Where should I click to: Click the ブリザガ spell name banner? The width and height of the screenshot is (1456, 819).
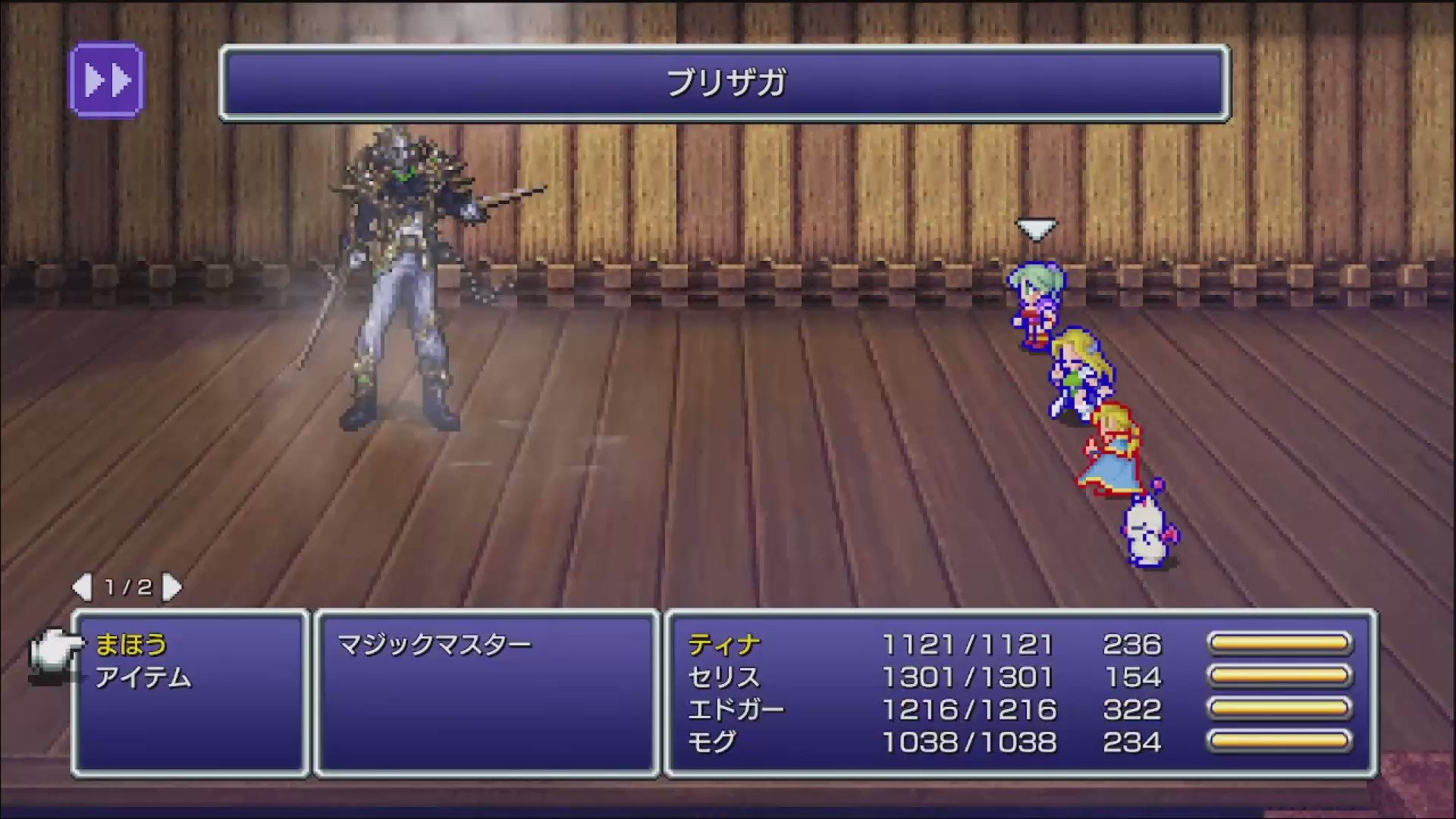[x=724, y=82]
